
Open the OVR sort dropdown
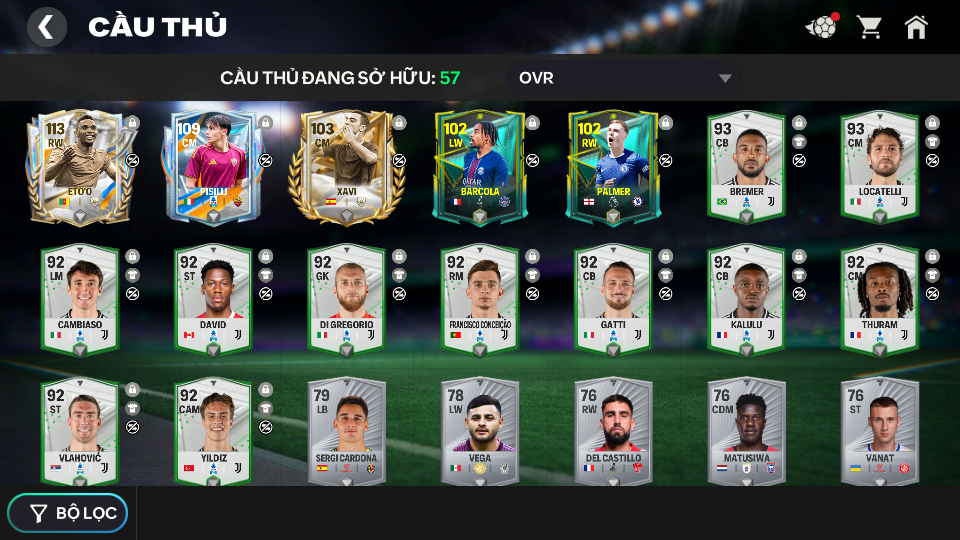(624, 78)
